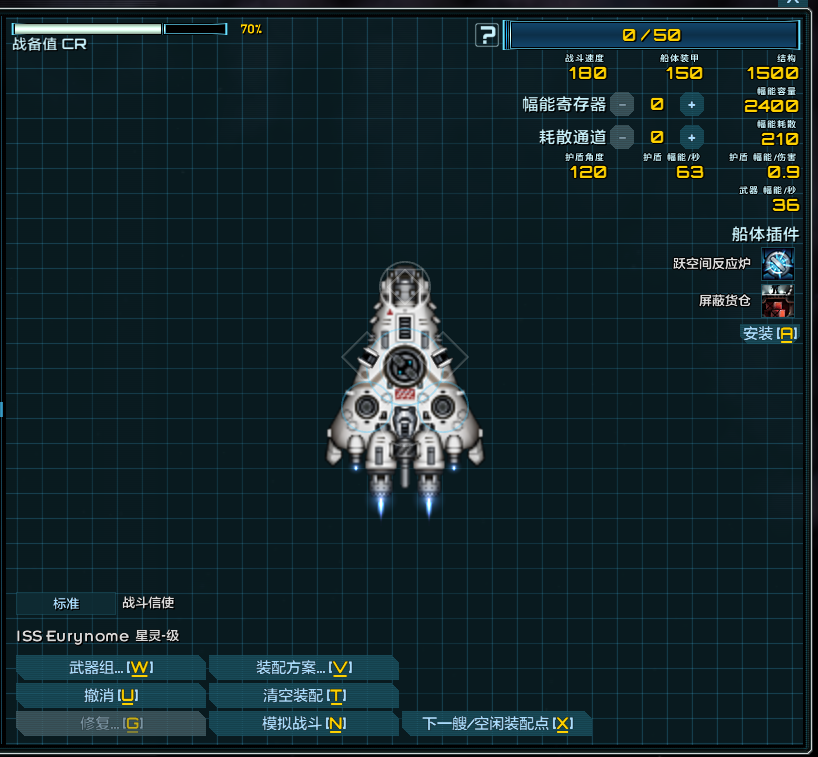Select 清空装配 to strip the loadout

303,695
